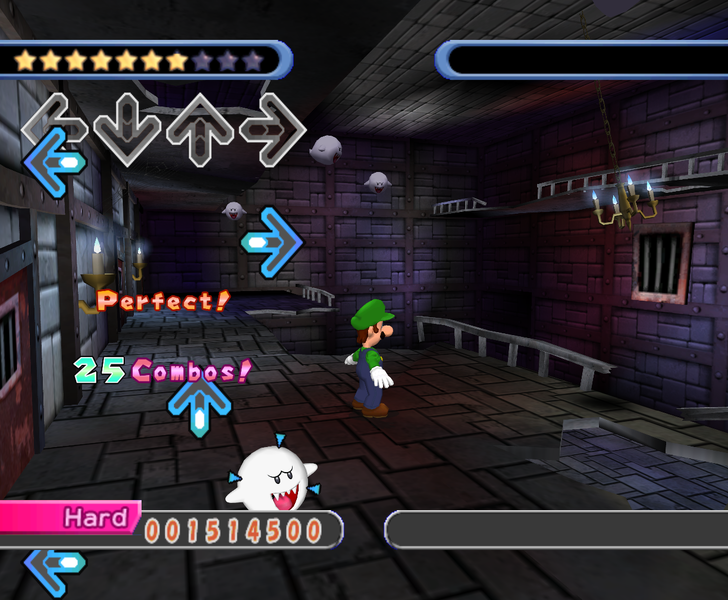Select the gray right arrow receptor
728x600 pixels.
pos(272,128)
